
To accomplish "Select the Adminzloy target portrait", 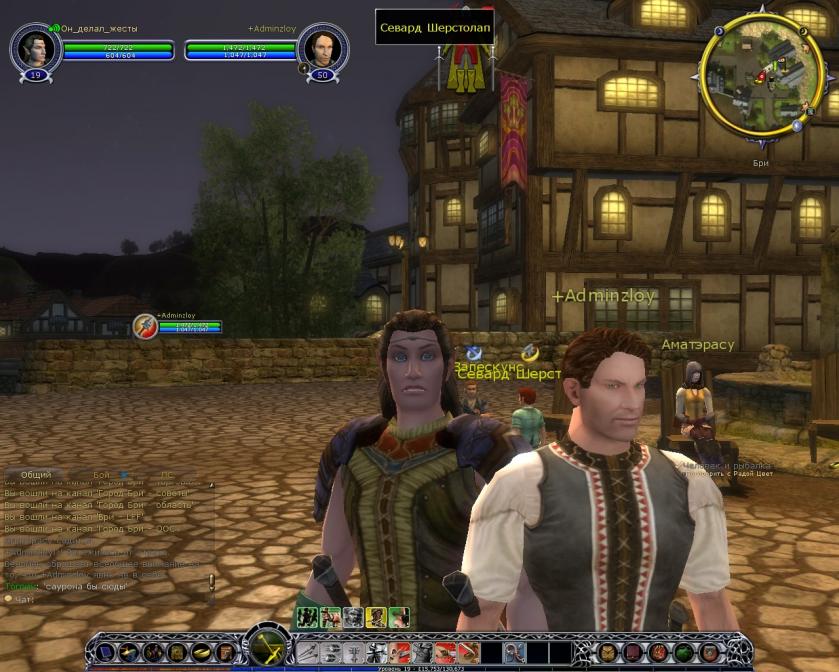I will (x=323, y=46).
